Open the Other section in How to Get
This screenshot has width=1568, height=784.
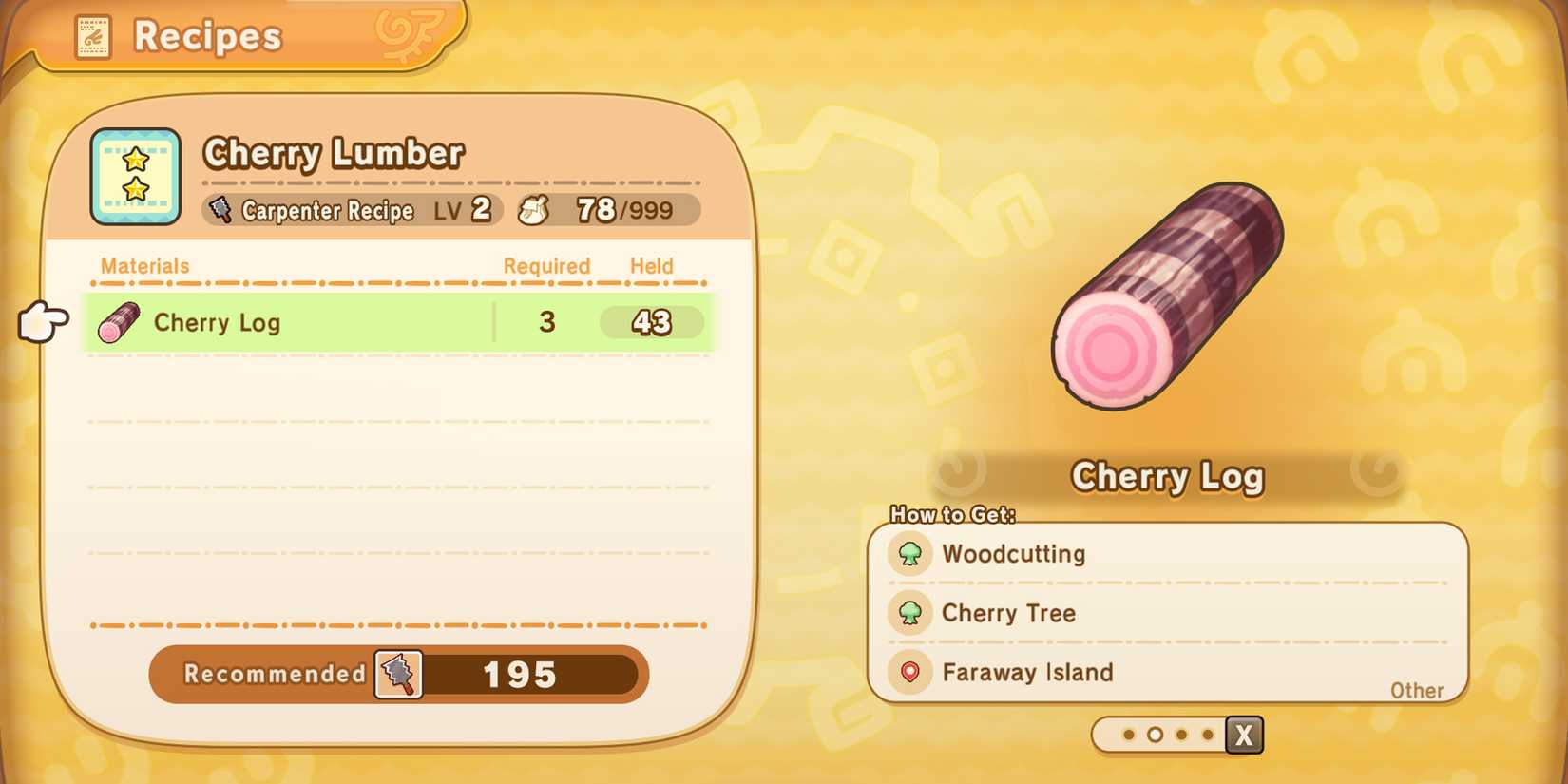[x=1417, y=691]
